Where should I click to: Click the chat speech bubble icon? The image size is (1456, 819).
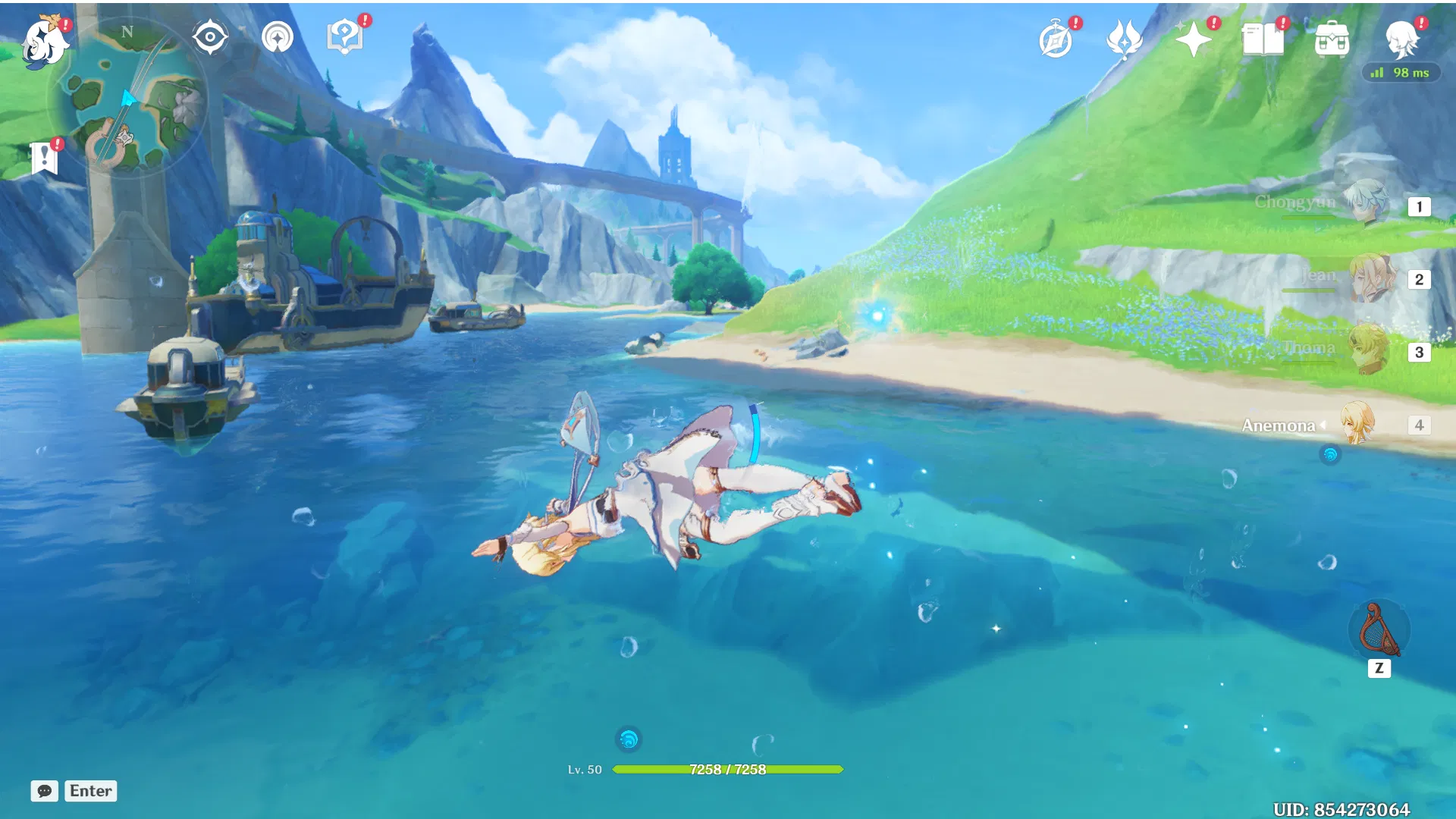[x=45, y=791]
